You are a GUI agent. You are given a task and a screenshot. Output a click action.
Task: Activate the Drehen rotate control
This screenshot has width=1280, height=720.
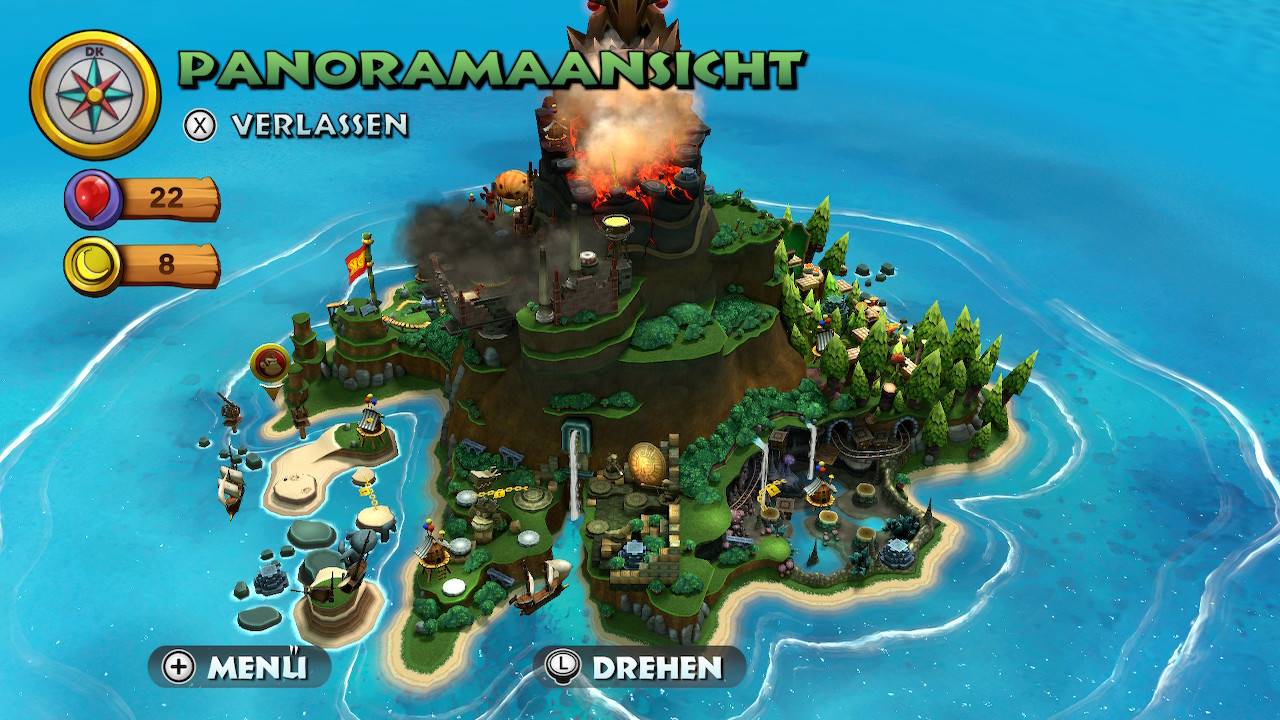[639, 667]
